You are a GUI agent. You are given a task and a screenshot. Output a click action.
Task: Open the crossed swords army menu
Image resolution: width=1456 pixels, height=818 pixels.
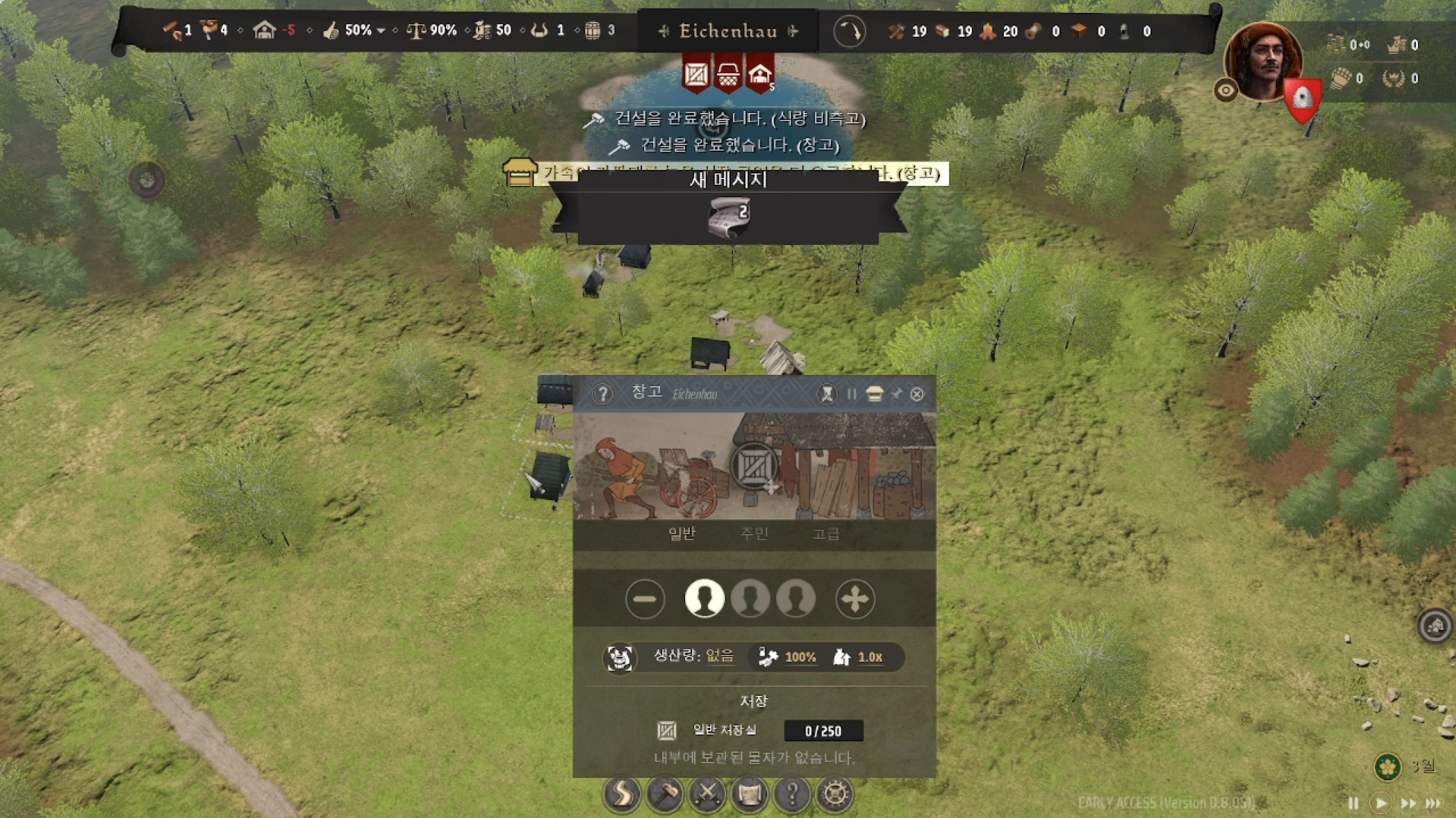click(x=707, y=794)
